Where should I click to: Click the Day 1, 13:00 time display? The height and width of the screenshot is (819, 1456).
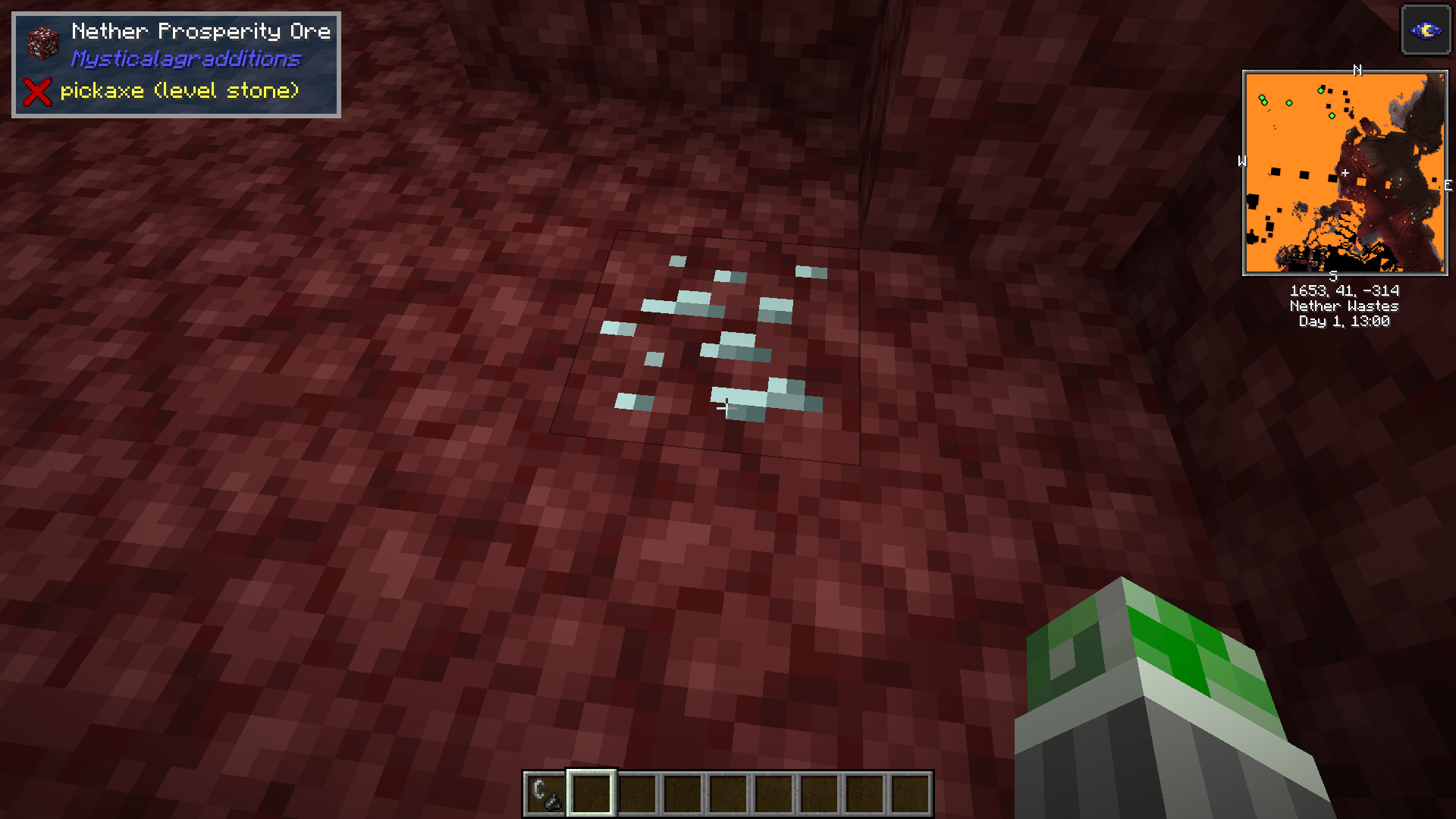click(1344, 321)
